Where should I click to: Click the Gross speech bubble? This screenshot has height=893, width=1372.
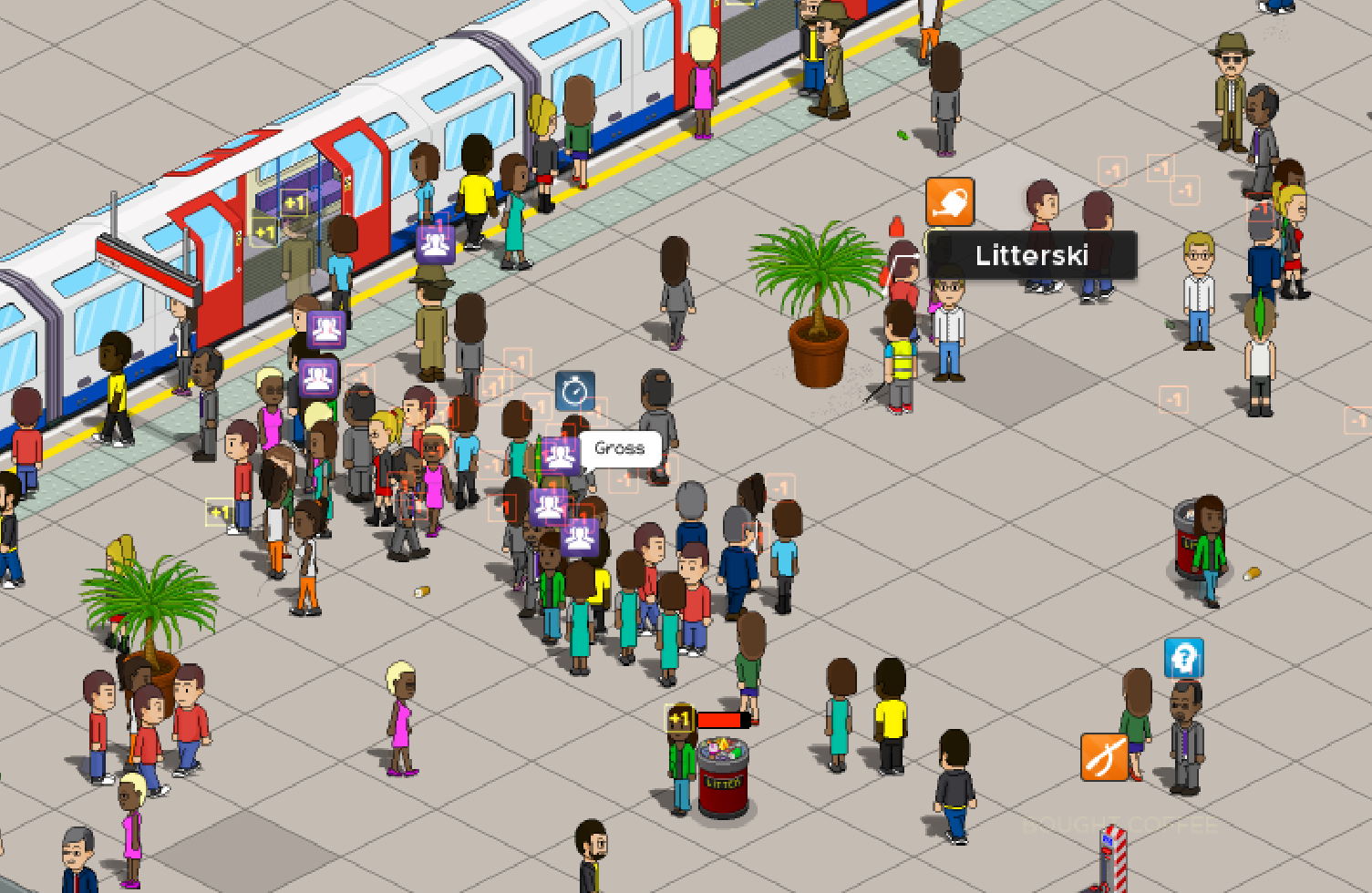(619, 447)
